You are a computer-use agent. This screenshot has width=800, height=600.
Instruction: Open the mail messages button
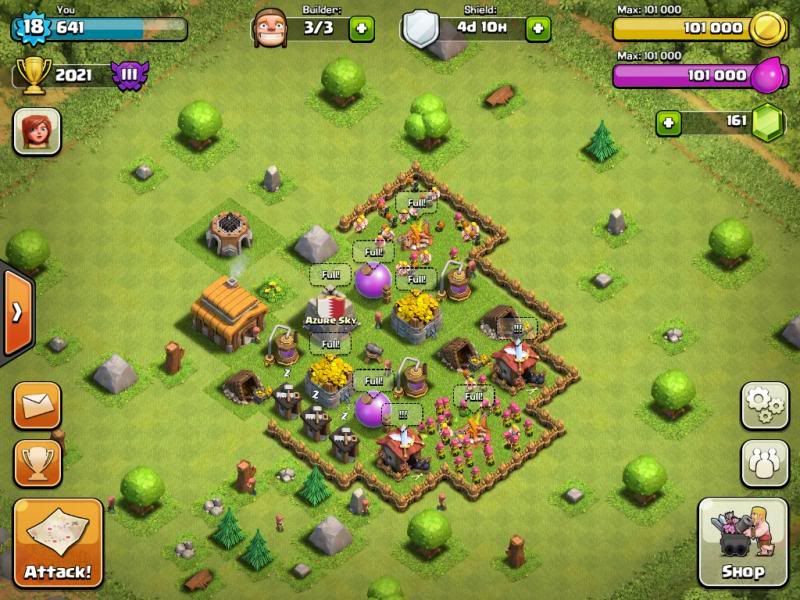[x=37, y=405]
